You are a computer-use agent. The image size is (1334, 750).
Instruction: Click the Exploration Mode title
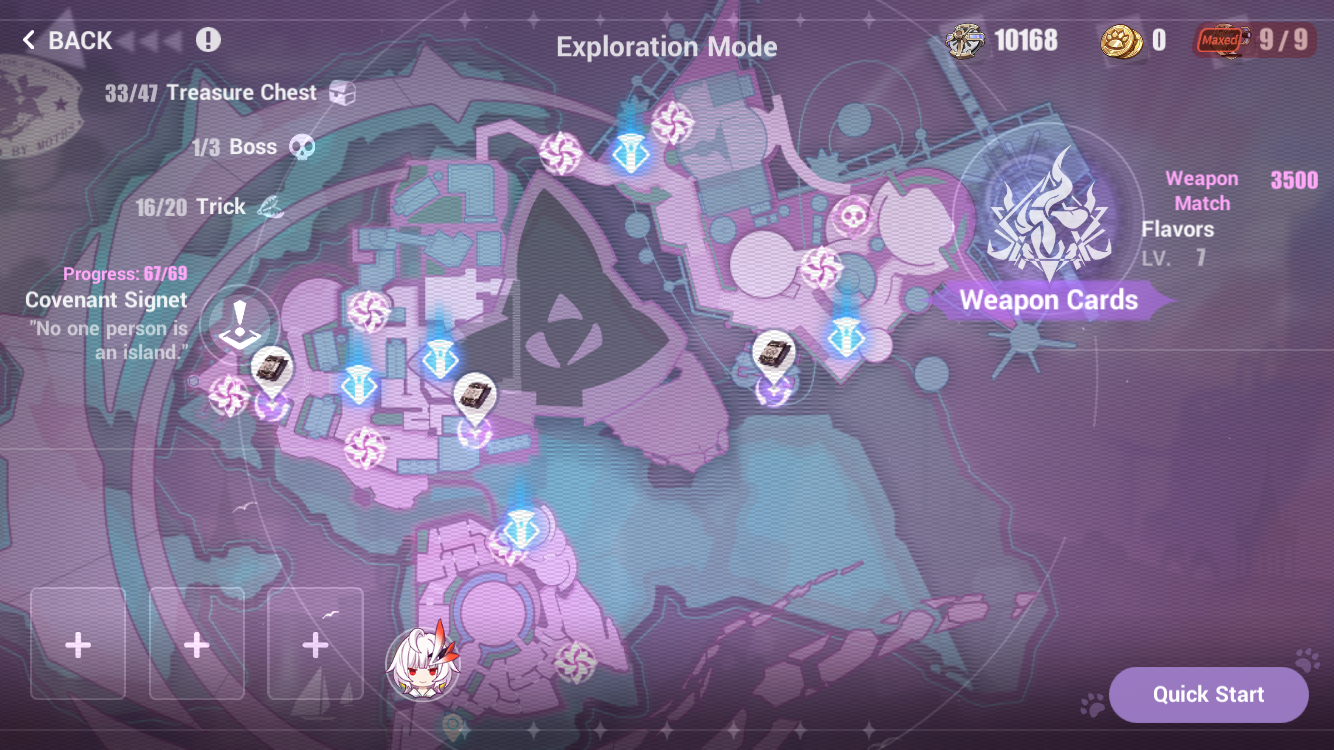tap(667, 46)
